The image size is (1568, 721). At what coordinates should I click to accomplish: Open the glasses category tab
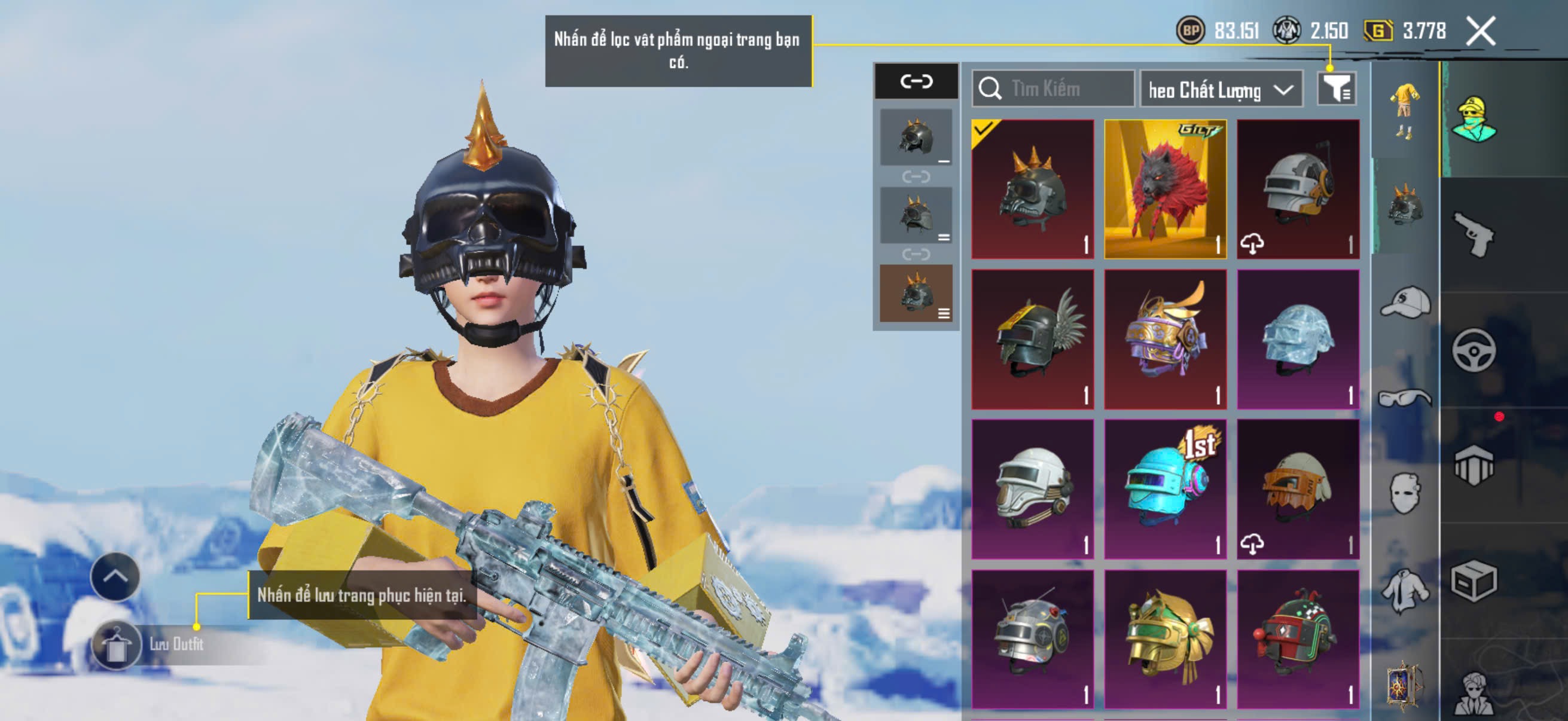coord(1405,399)
